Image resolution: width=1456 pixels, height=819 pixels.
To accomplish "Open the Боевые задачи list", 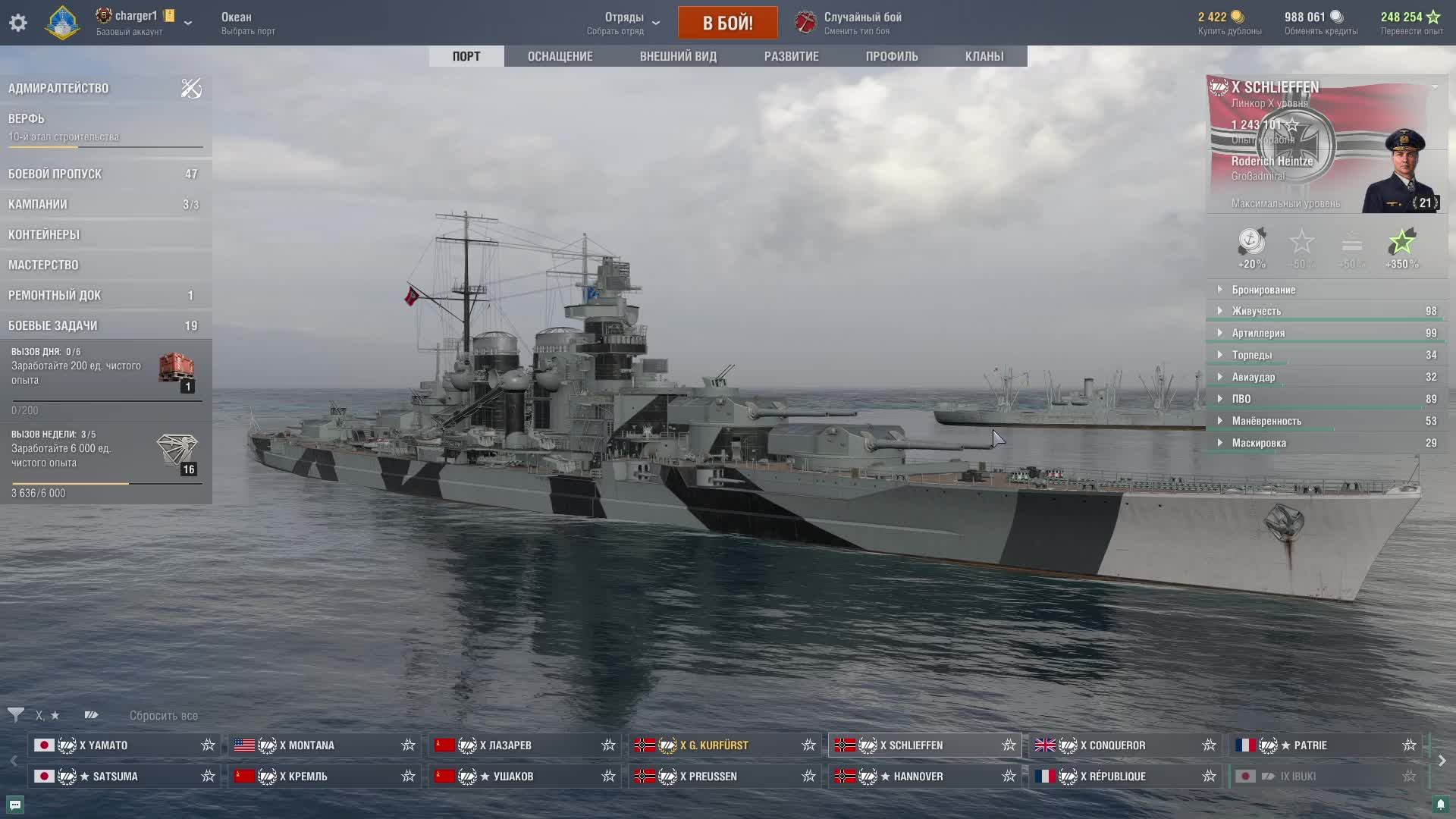I will point(53,325).
